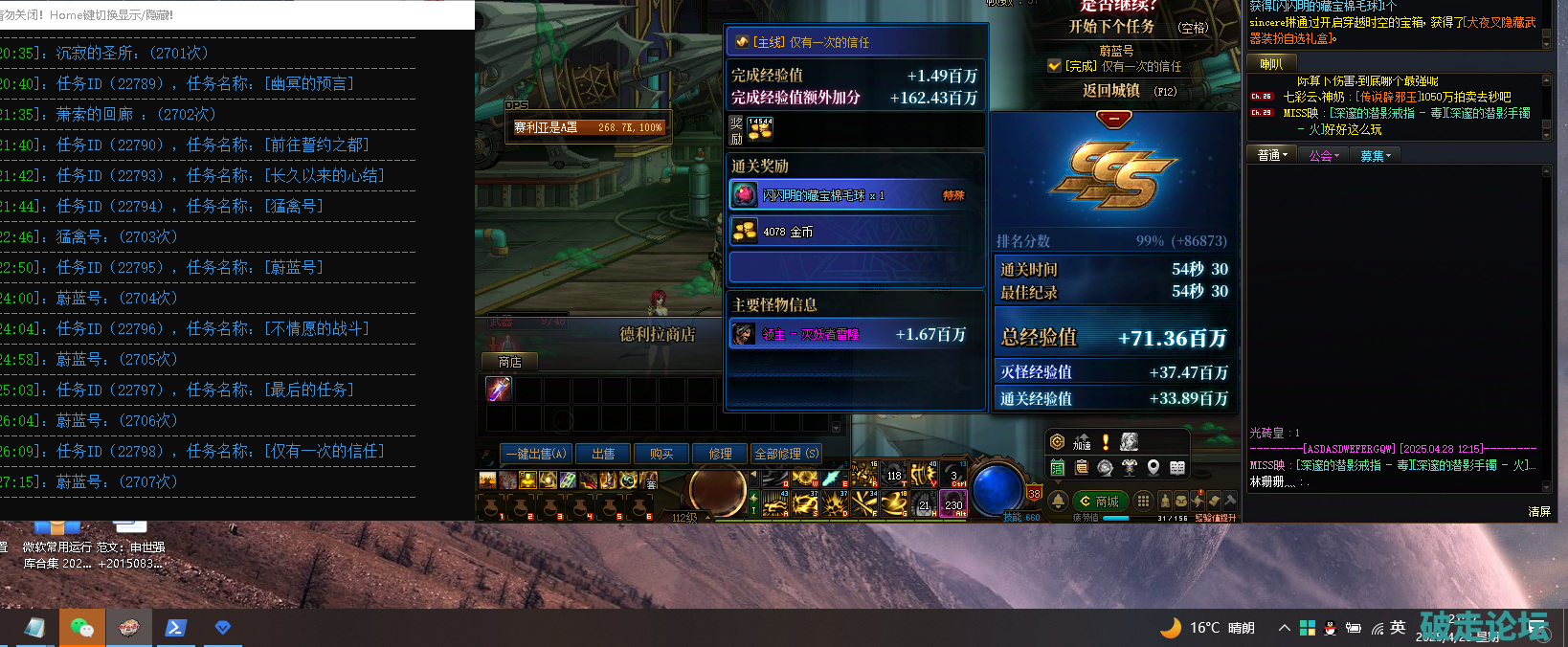1568x647 pixels.
Task: Select the weapon item in the shop grid
Action: (499, 389)
